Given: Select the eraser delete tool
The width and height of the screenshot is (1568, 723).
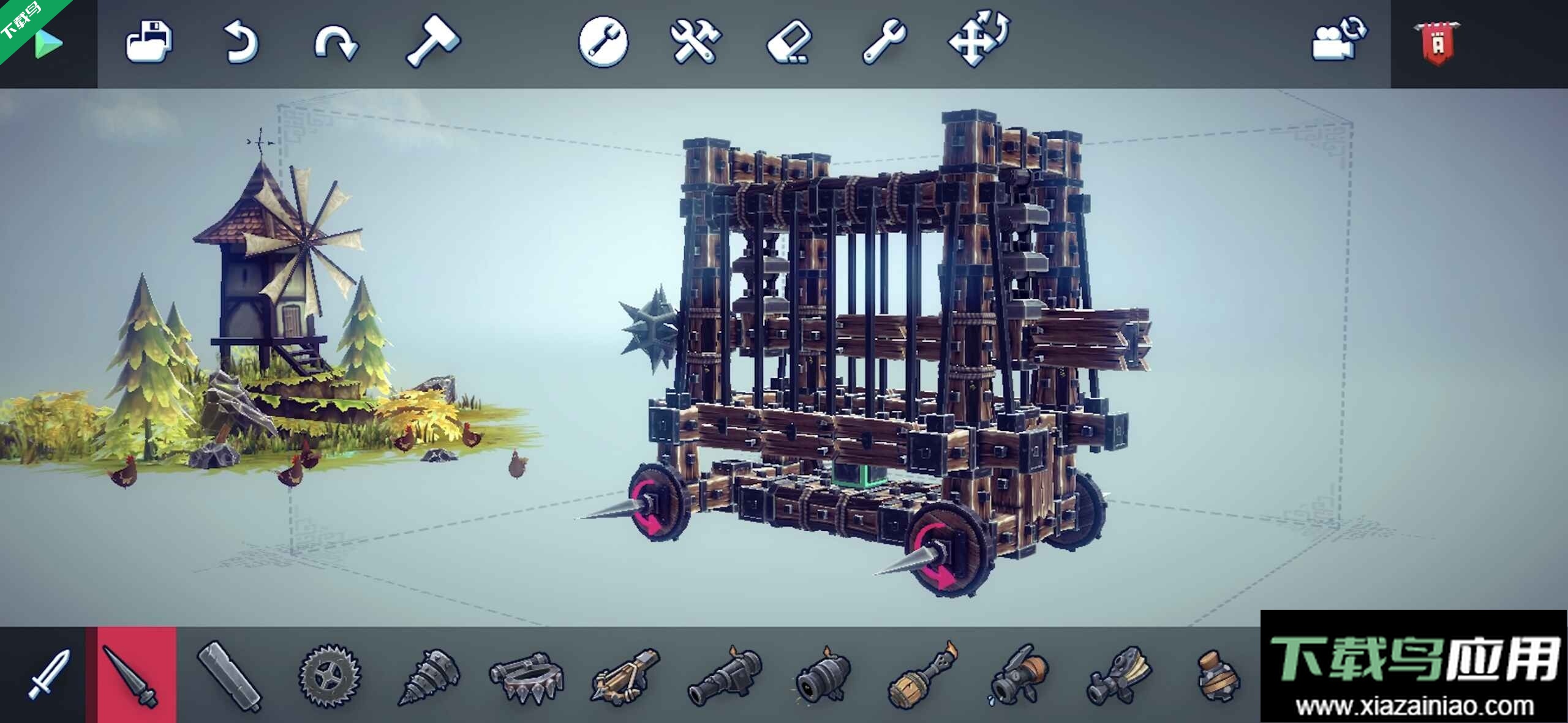Looking at the screenshot, I should [x=790, y=42].
